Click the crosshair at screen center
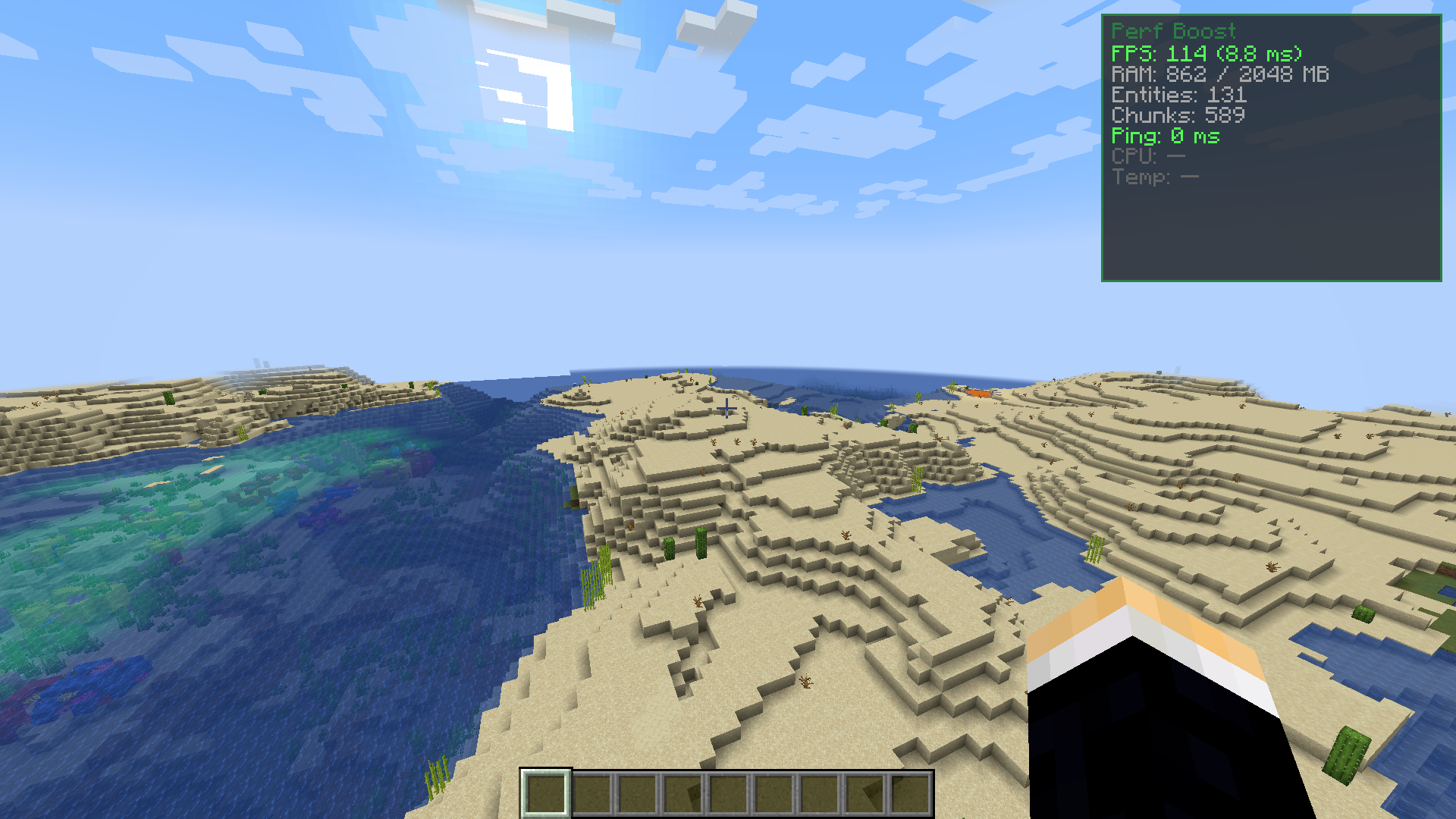1456x819 pixels. coord(726,408)
